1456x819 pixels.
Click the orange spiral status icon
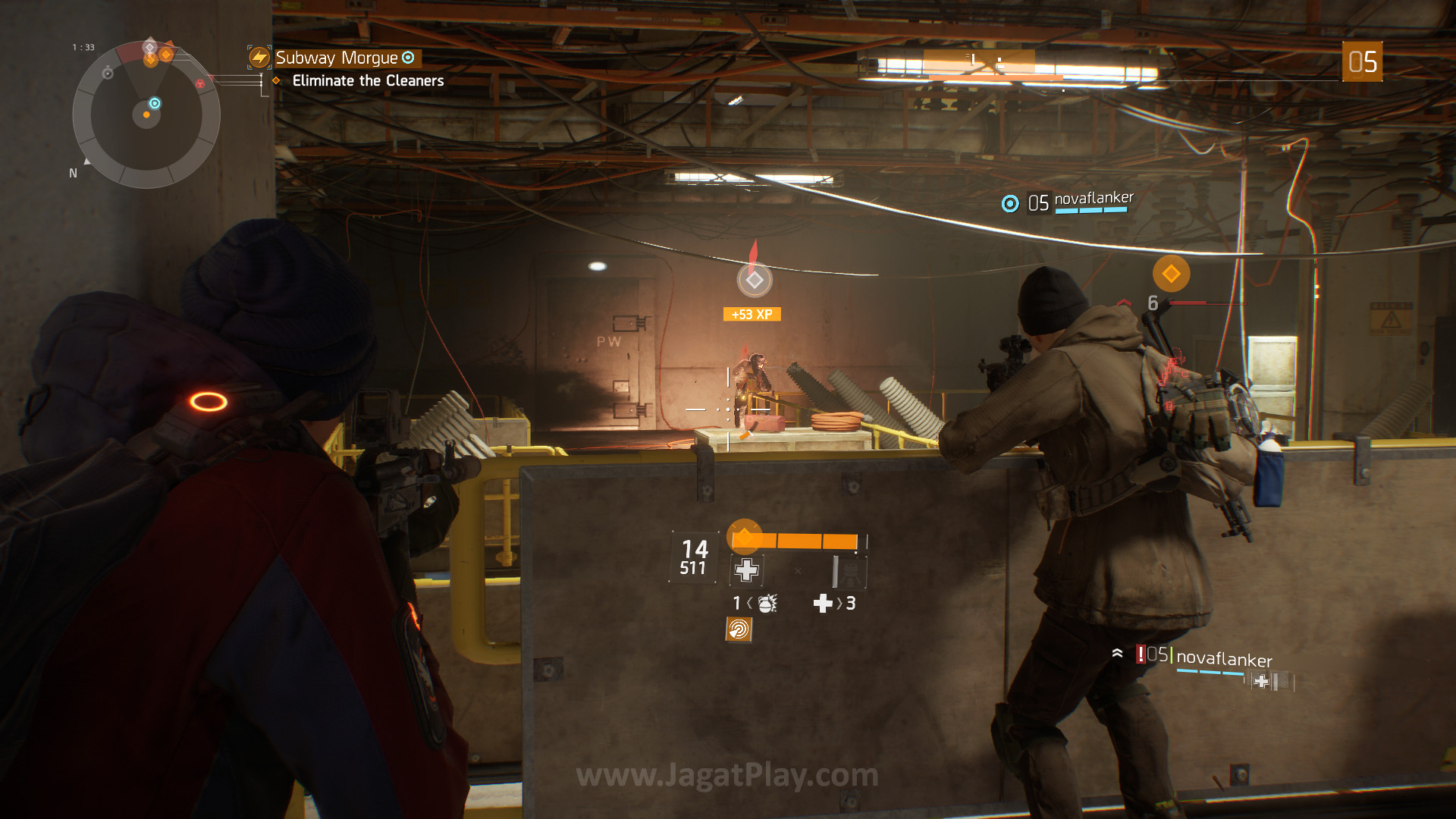coord(739,629)
